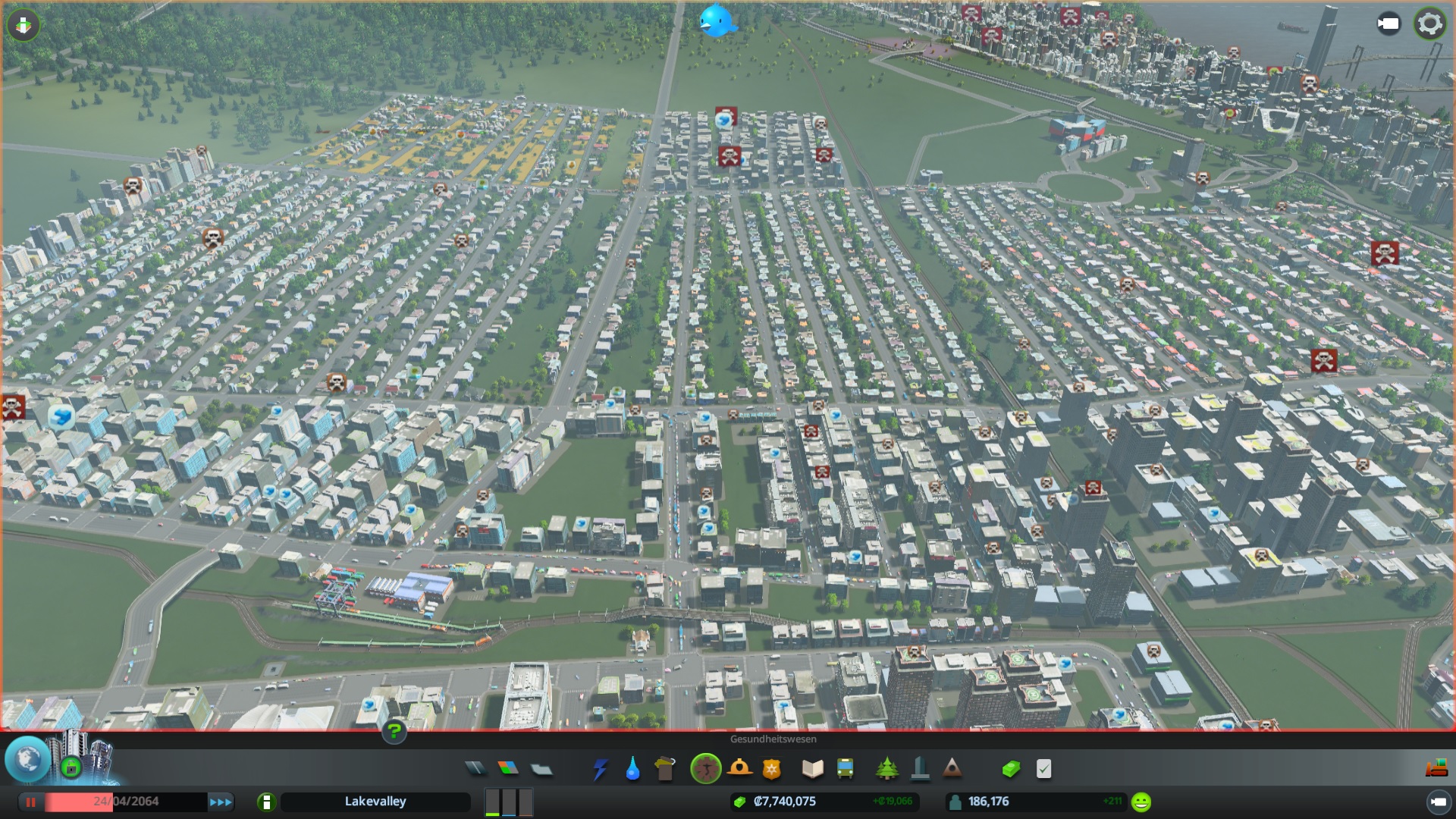
Task: Open the Unique Buildings menu
Action: tap(920, 770)
